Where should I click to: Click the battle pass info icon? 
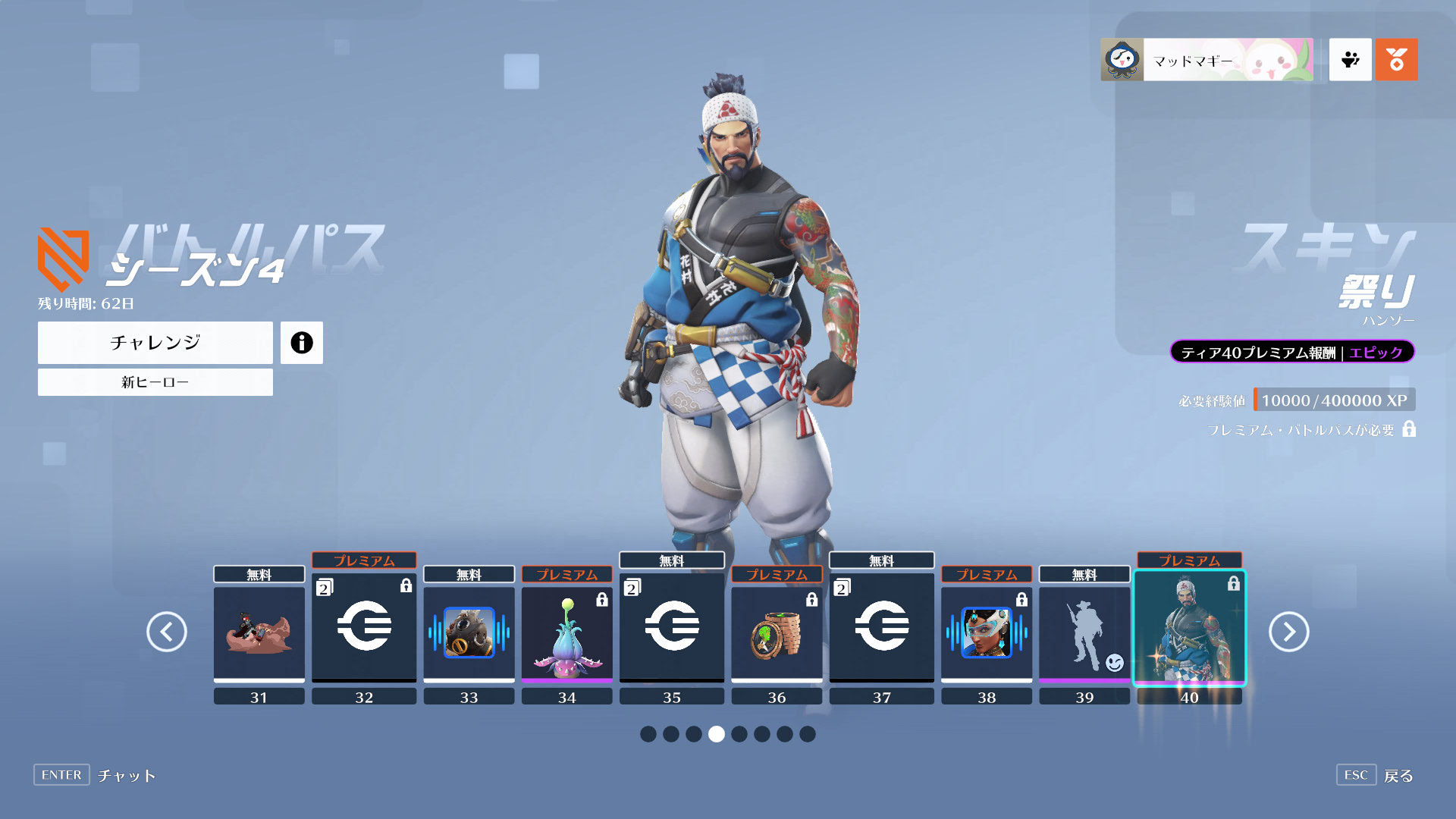(301, 343)
